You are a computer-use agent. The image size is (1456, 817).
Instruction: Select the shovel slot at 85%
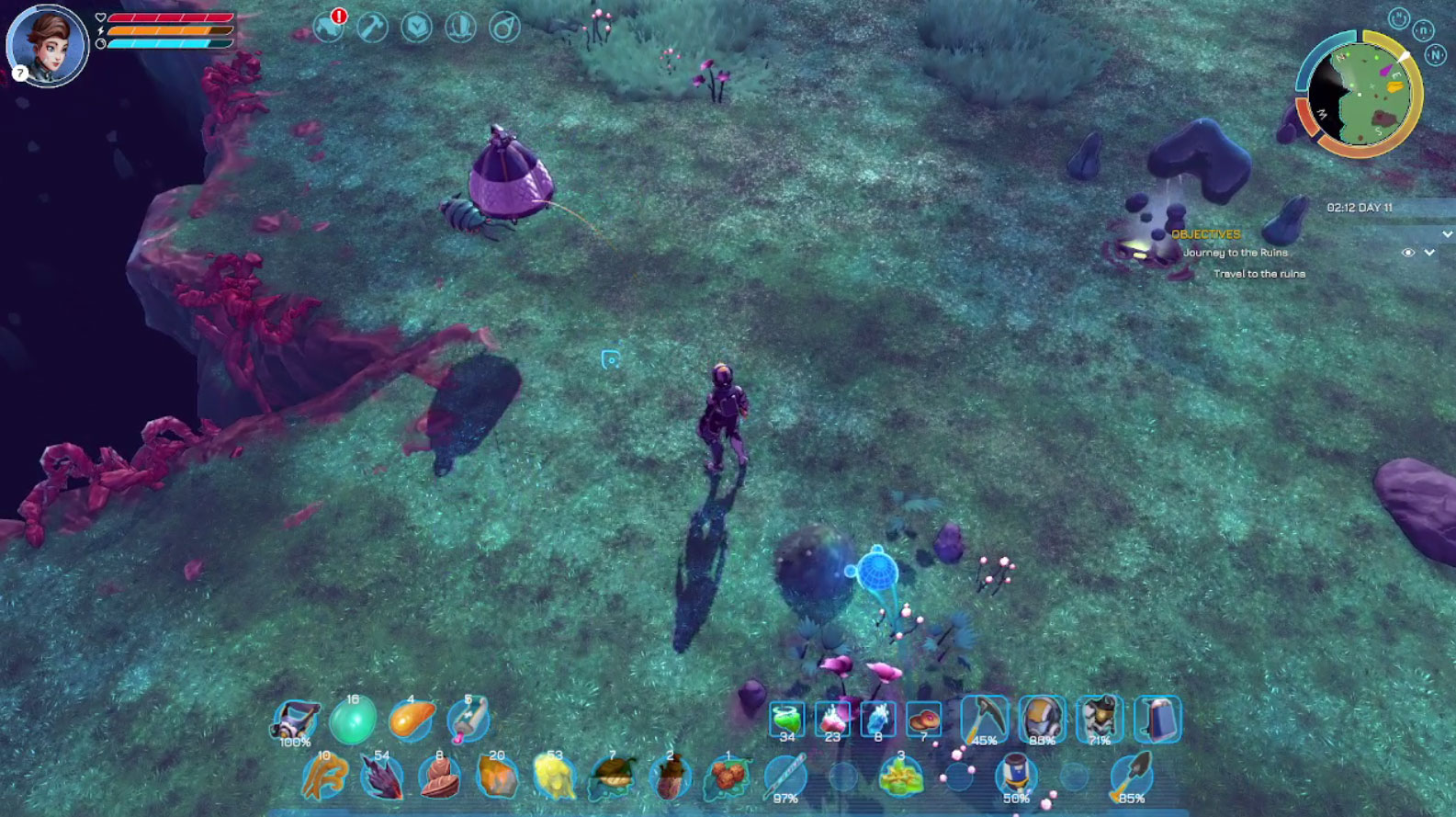1130,777
